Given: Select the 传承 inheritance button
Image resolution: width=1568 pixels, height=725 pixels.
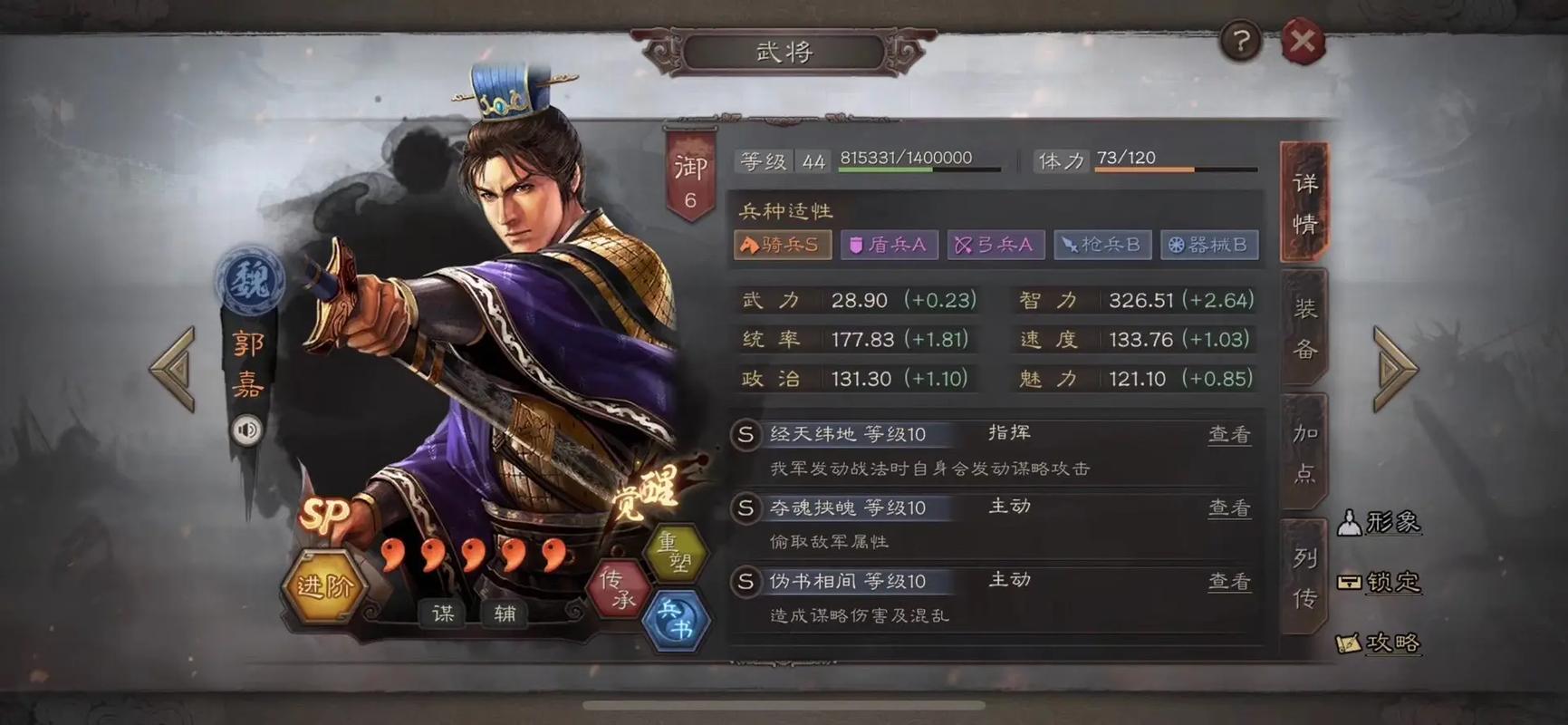Looking at the screenshot, I should pos(618,588).
